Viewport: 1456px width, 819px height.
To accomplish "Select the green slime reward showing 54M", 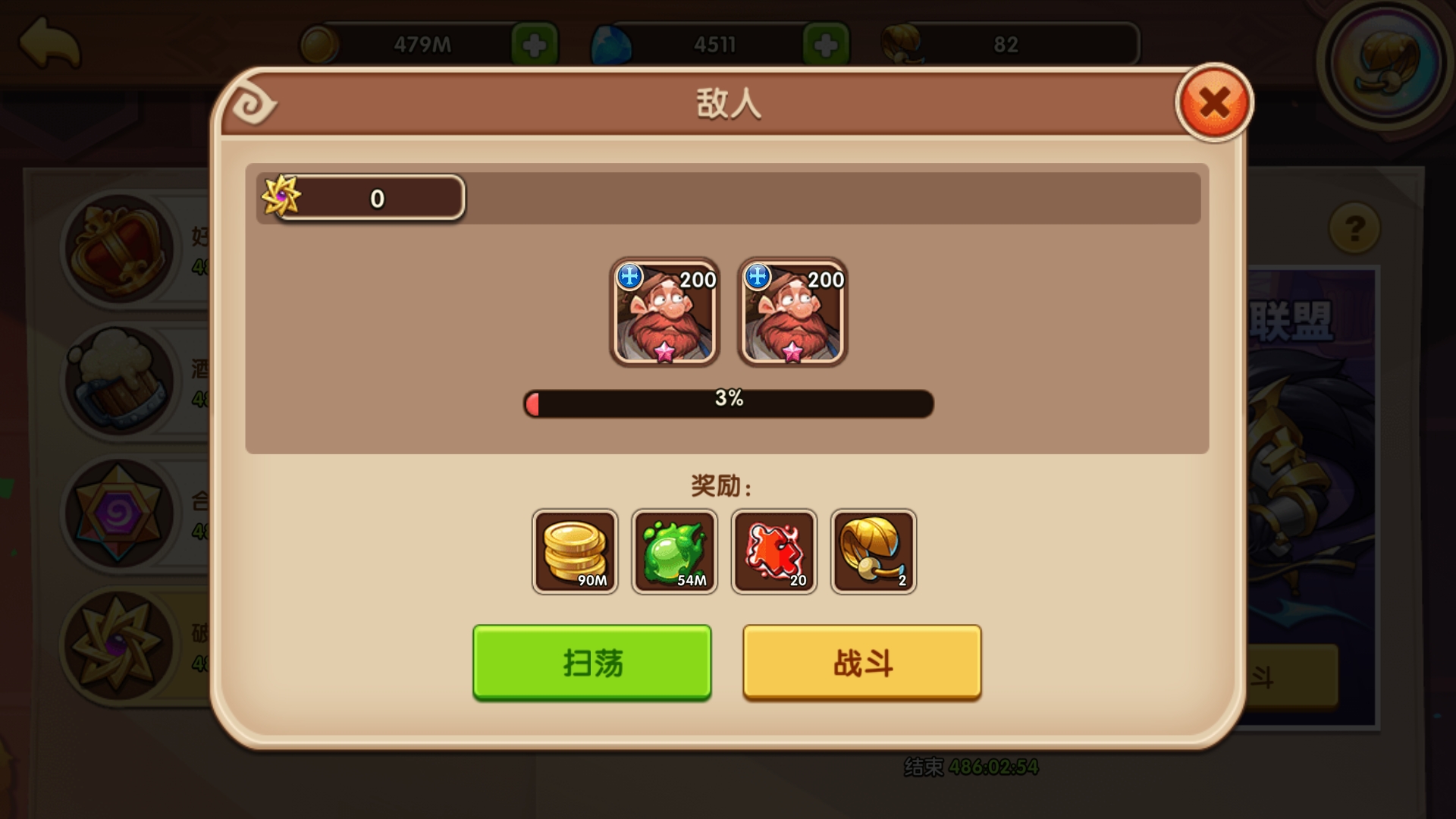I will [x=674, y=551].
